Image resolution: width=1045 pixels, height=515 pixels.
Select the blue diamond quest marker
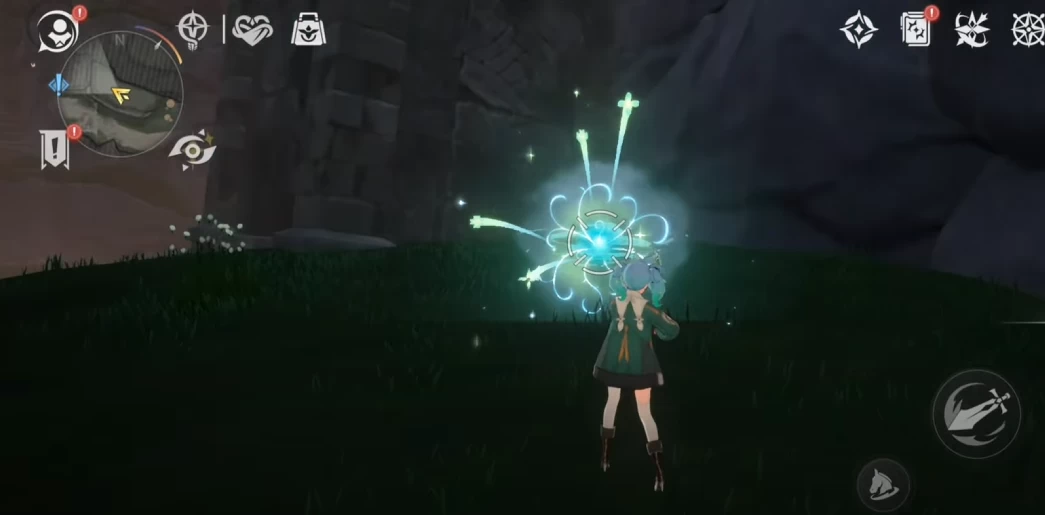pyautogui.click(x=59, y=86)
